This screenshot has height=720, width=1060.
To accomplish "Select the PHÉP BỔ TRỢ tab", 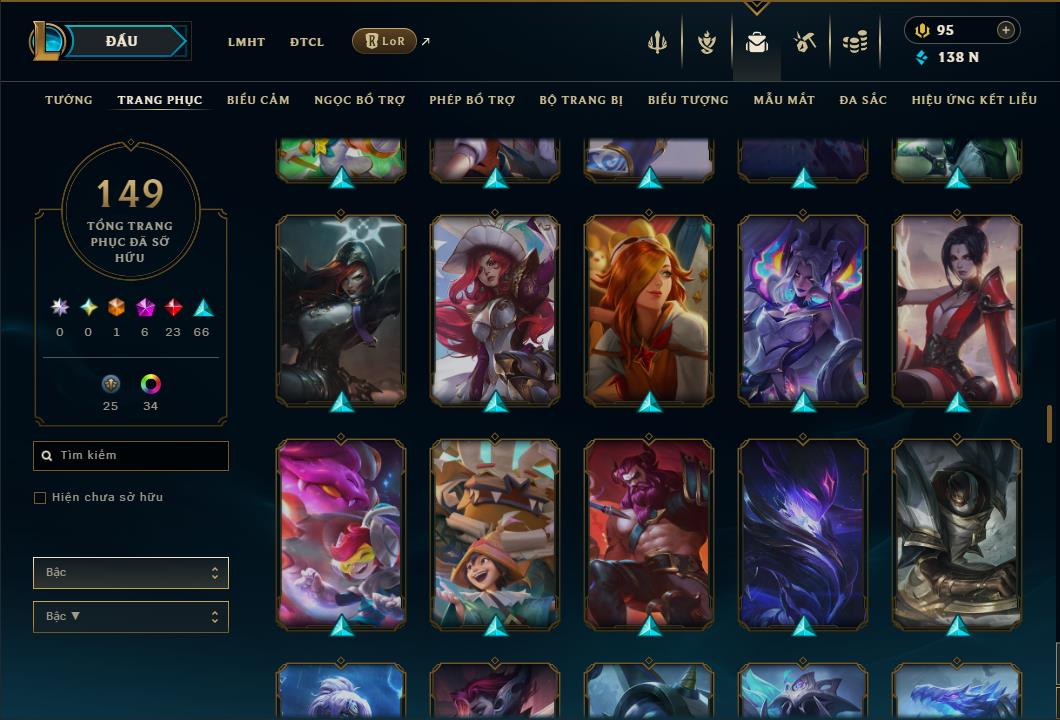I will point(472,100).
